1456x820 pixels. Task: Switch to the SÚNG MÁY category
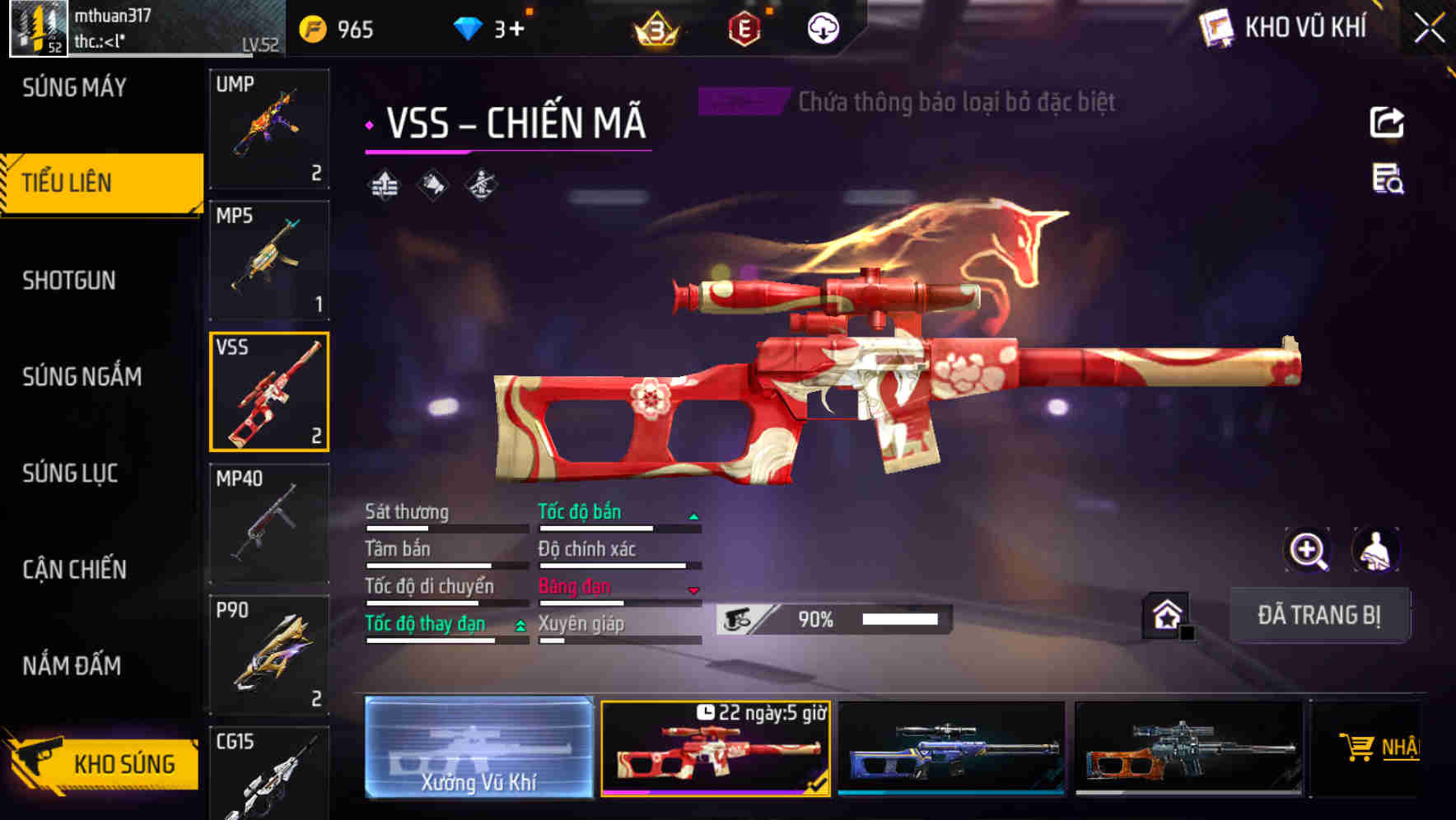click(74, 87)
